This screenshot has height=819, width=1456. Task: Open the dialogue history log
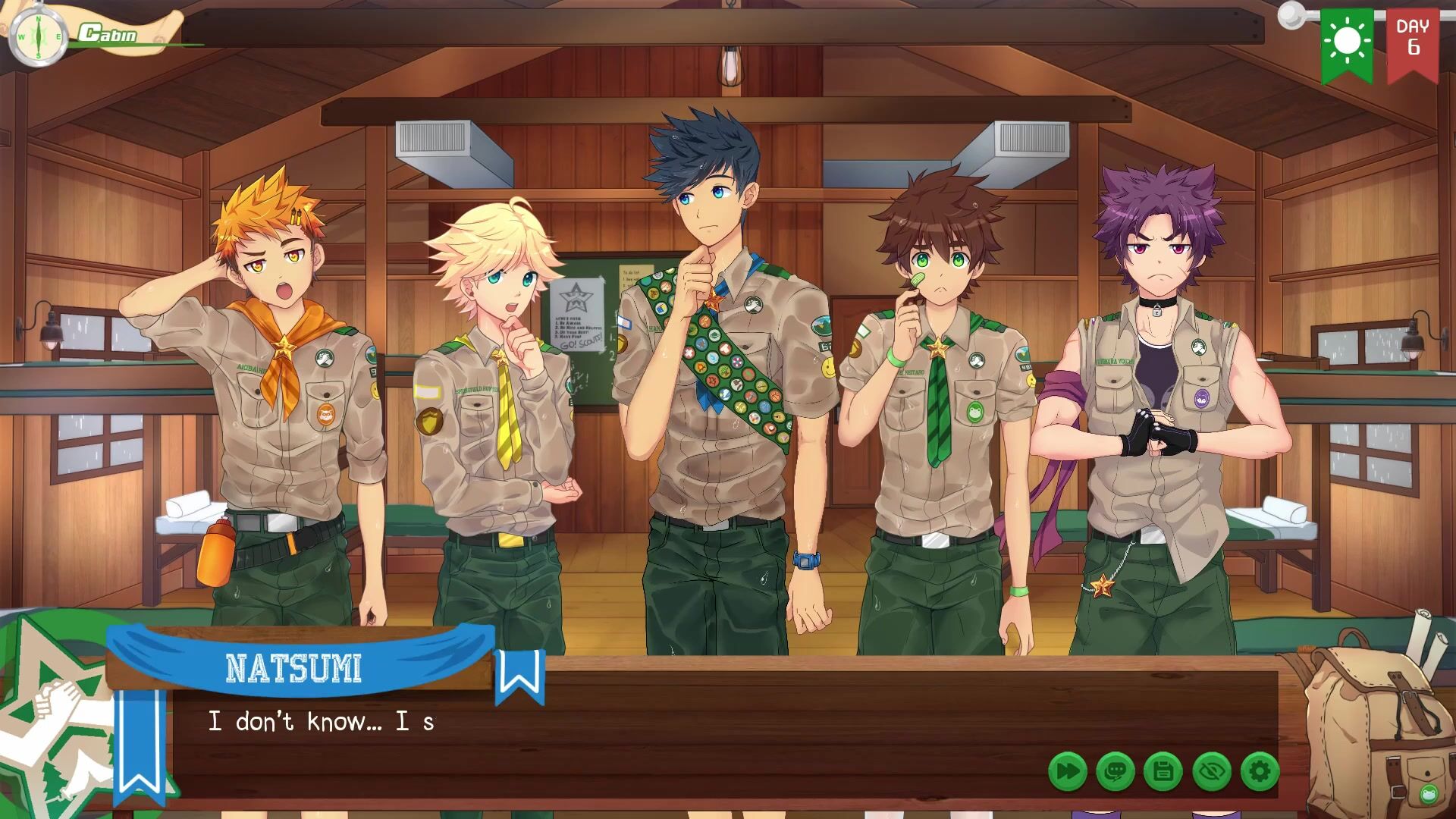tap(1116, 772)
